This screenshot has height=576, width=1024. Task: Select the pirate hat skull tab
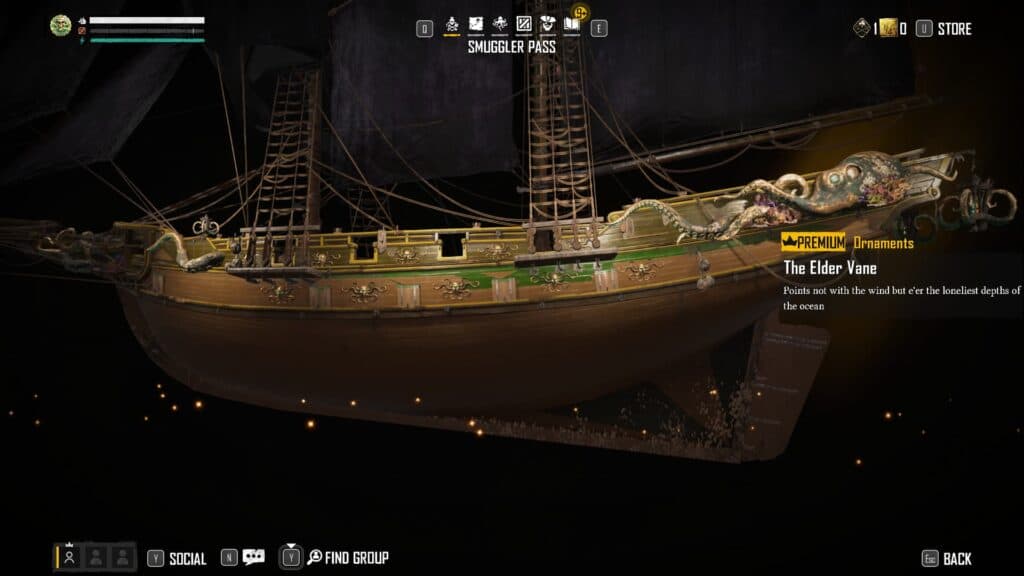[x=547, y=24]
